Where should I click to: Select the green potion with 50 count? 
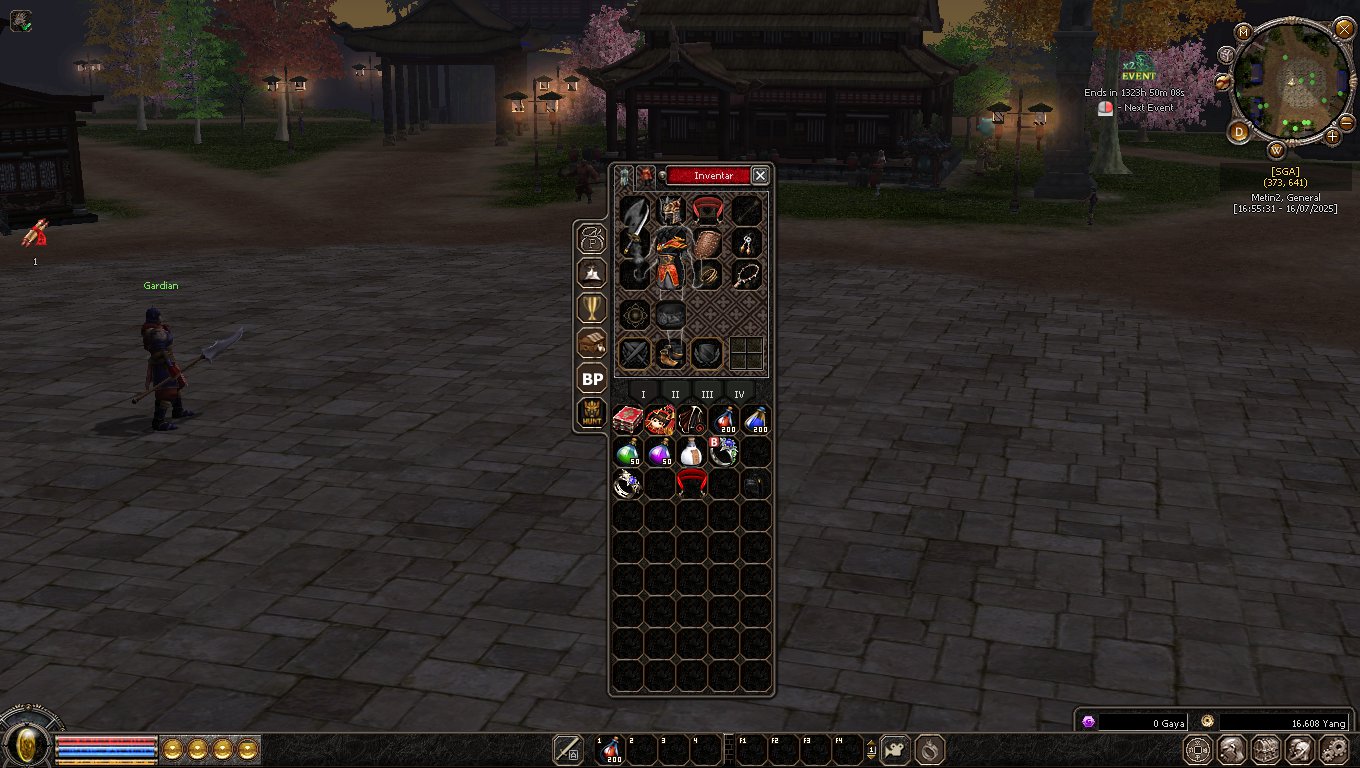[x=627, y=452]
